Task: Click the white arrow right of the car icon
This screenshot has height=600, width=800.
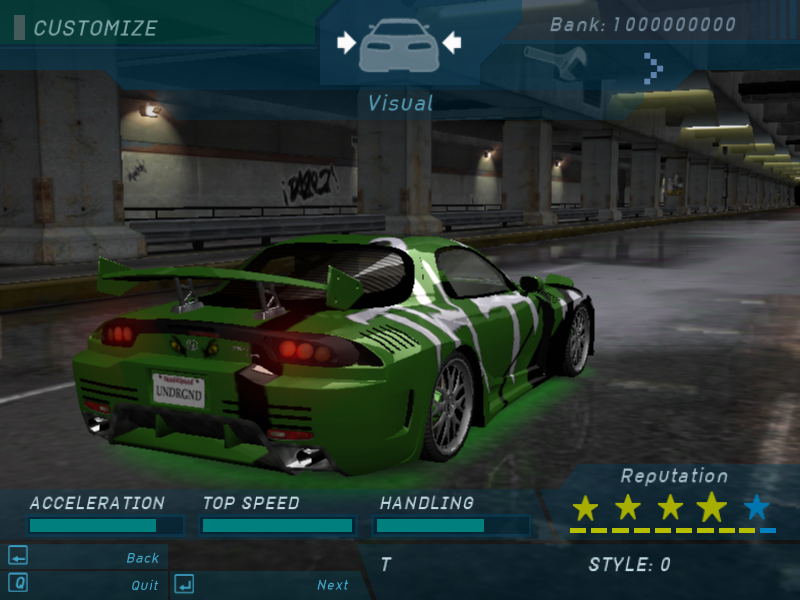Action: click(x=452, y=42)
